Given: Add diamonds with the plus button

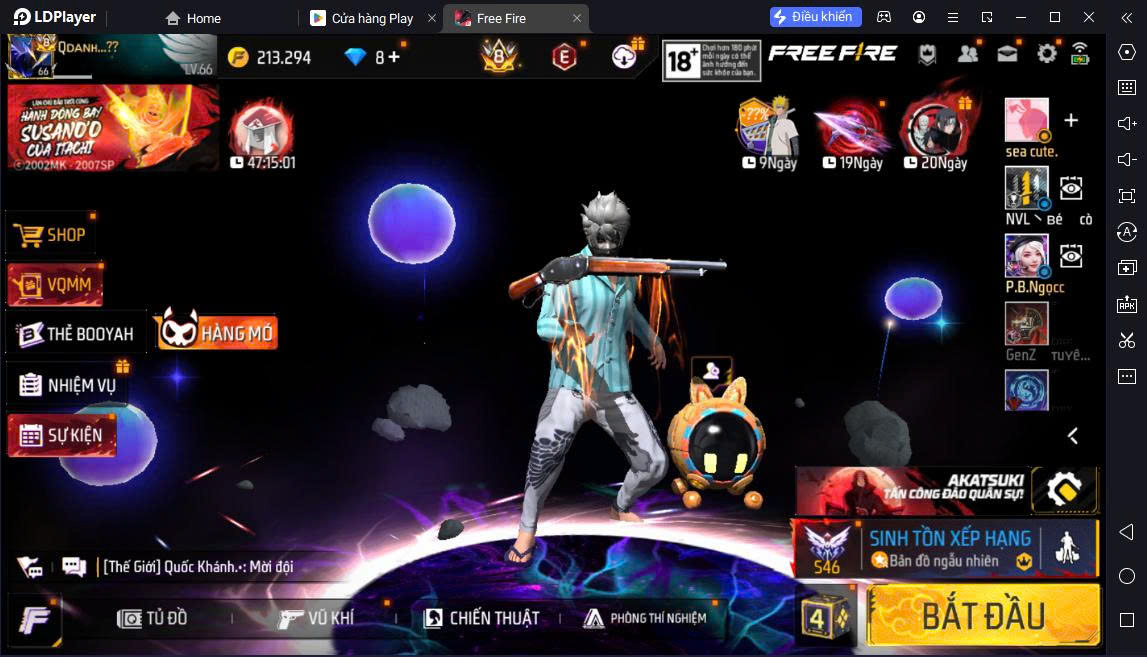Looking at the screenshot, I should pos(394,57).
